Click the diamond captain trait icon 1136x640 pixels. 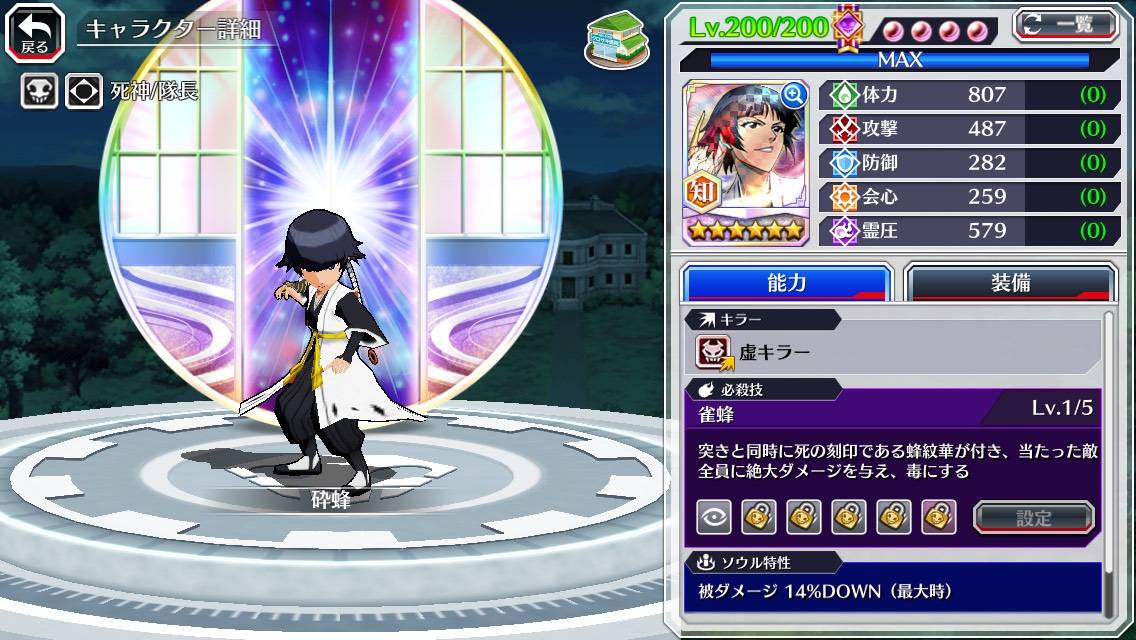click(84, 92)
